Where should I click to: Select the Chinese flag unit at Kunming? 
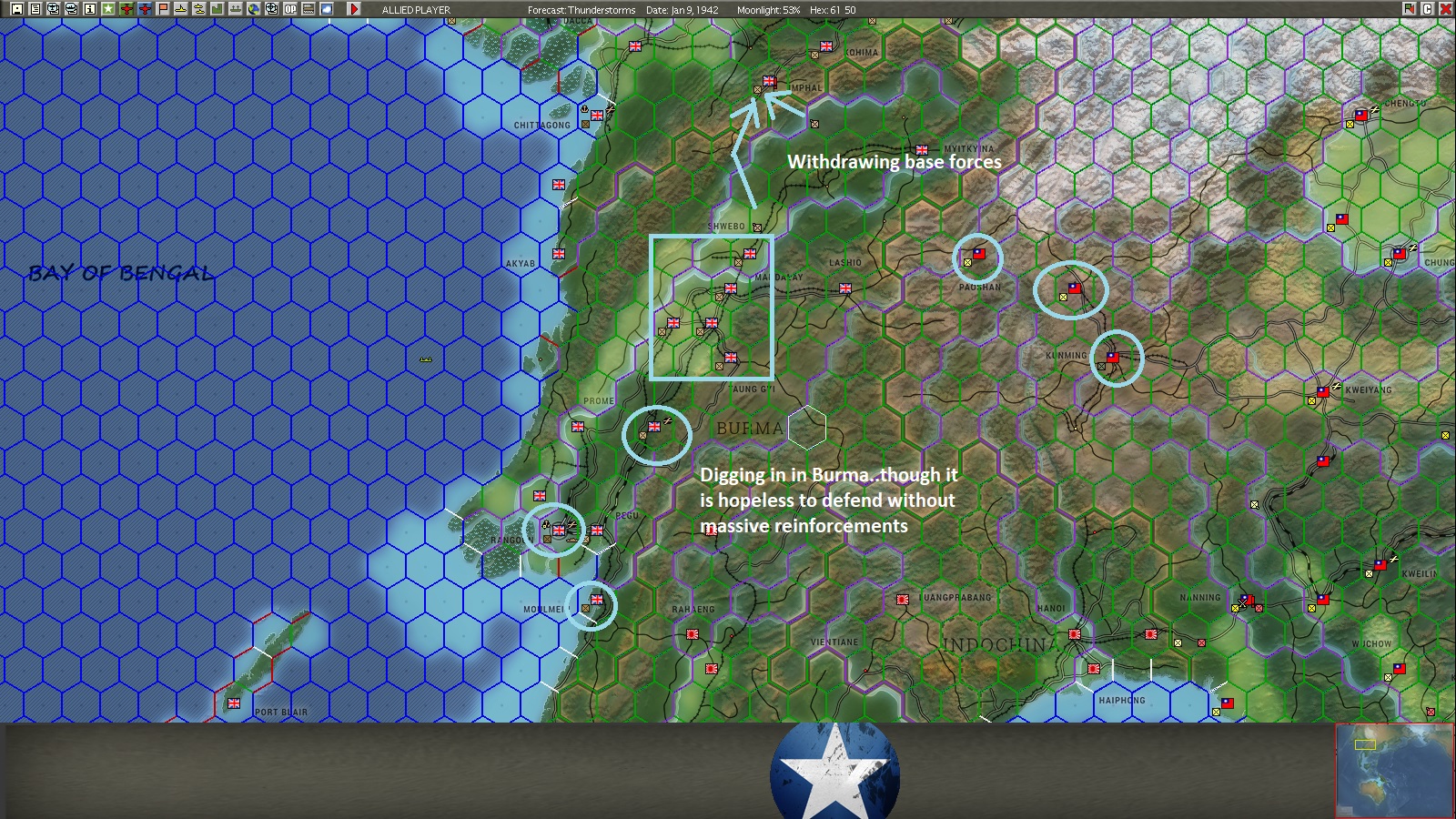pos(1111,356)
